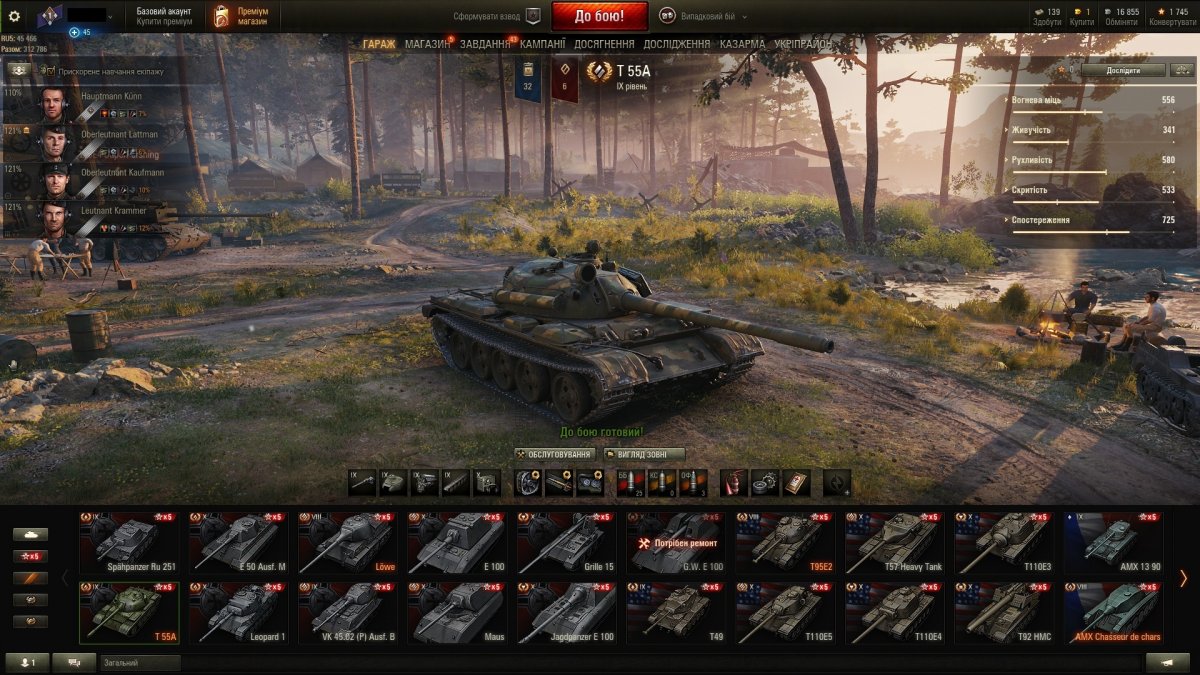Open the Кампанії tab
The image size is (1200, 675).
click(542, 44)
